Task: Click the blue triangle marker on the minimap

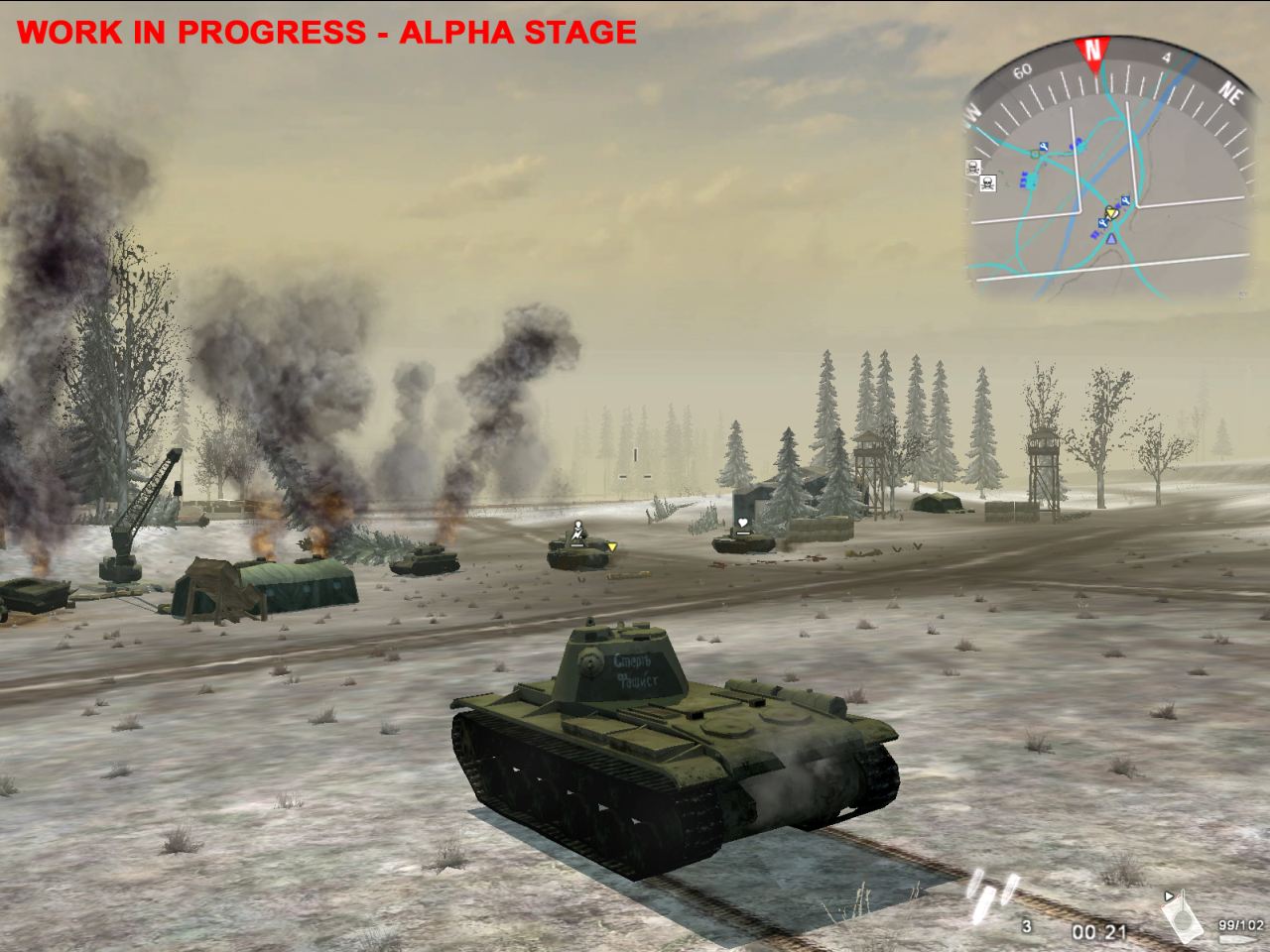Action: (1111, 239)
